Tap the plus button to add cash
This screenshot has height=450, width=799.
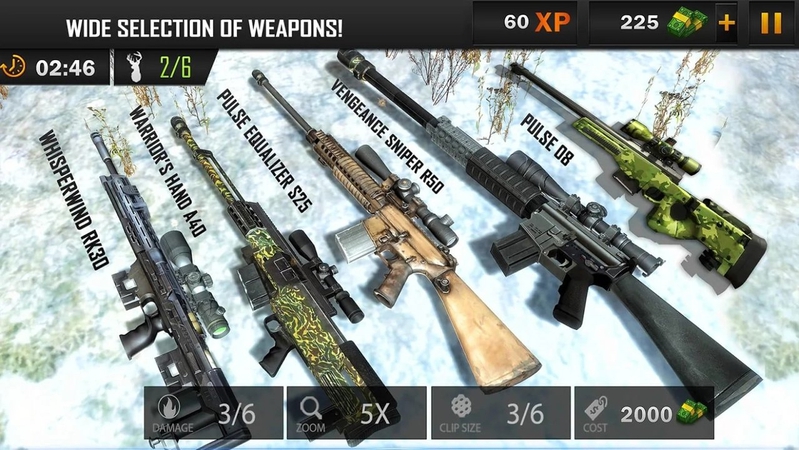tap(725, 23)
